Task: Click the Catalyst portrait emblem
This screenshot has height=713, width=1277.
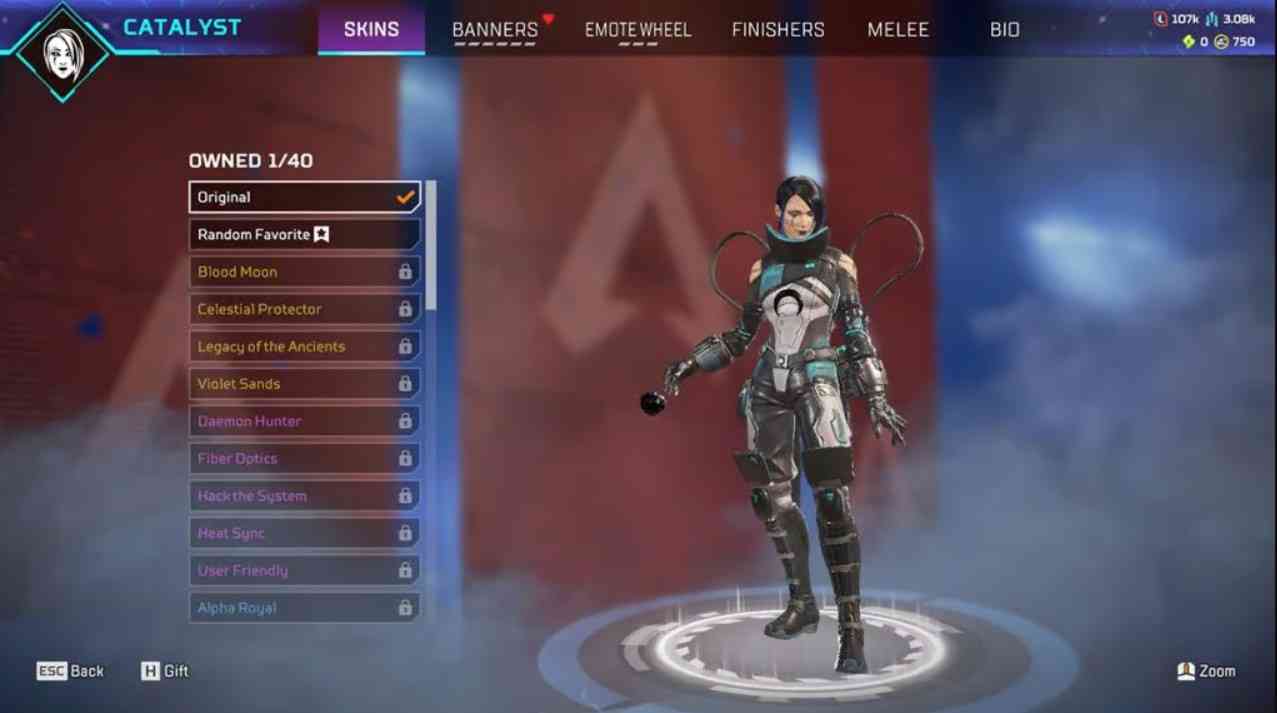Action: click(64, 49)
